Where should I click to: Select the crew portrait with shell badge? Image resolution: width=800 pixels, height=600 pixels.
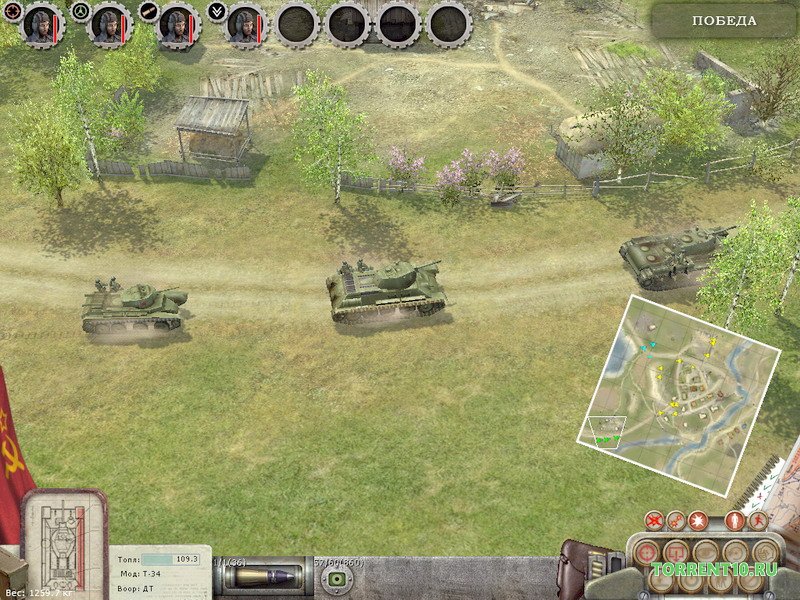point(177,25)
